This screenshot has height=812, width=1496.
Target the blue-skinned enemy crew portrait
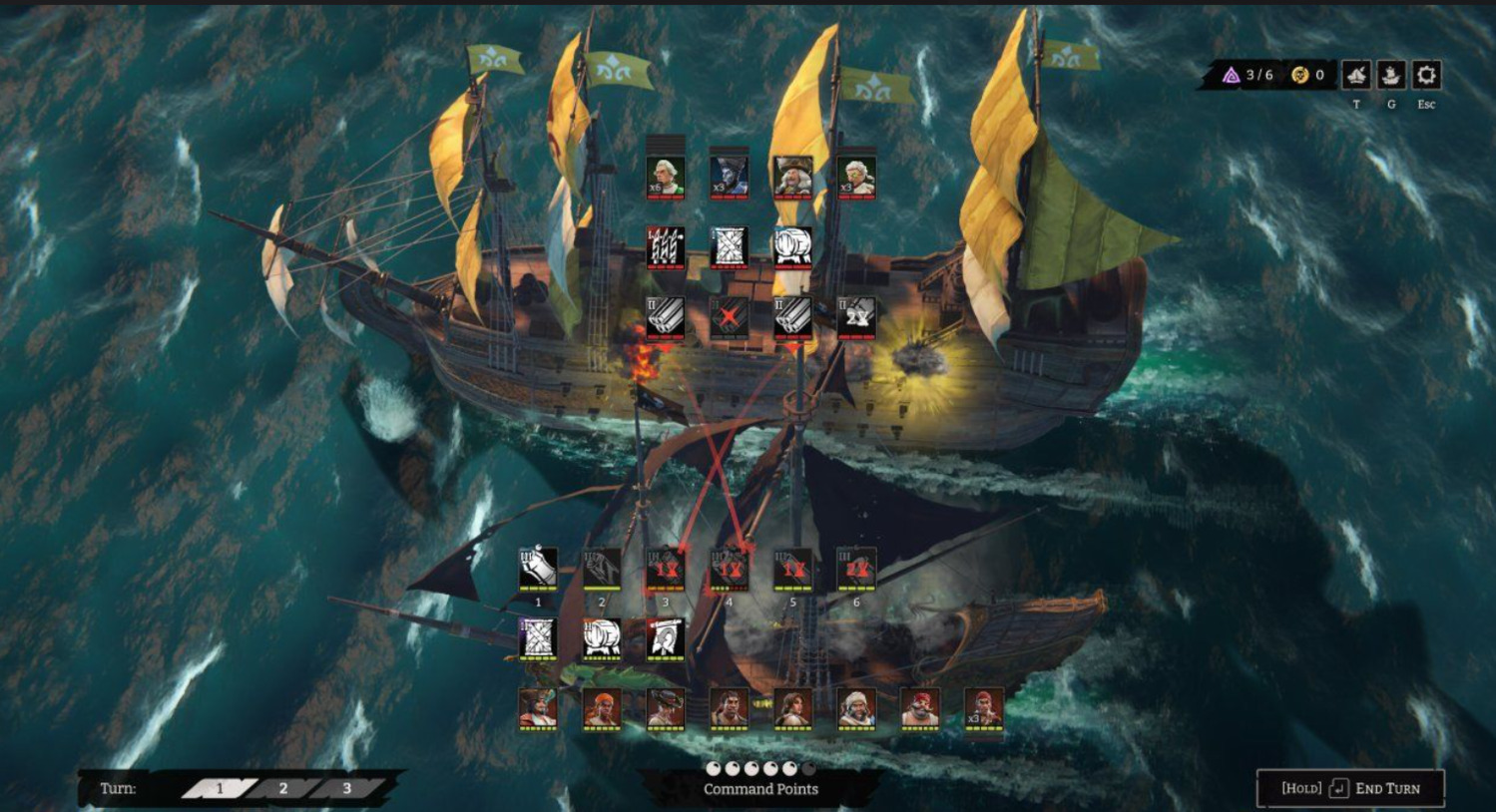click(729, 177)
